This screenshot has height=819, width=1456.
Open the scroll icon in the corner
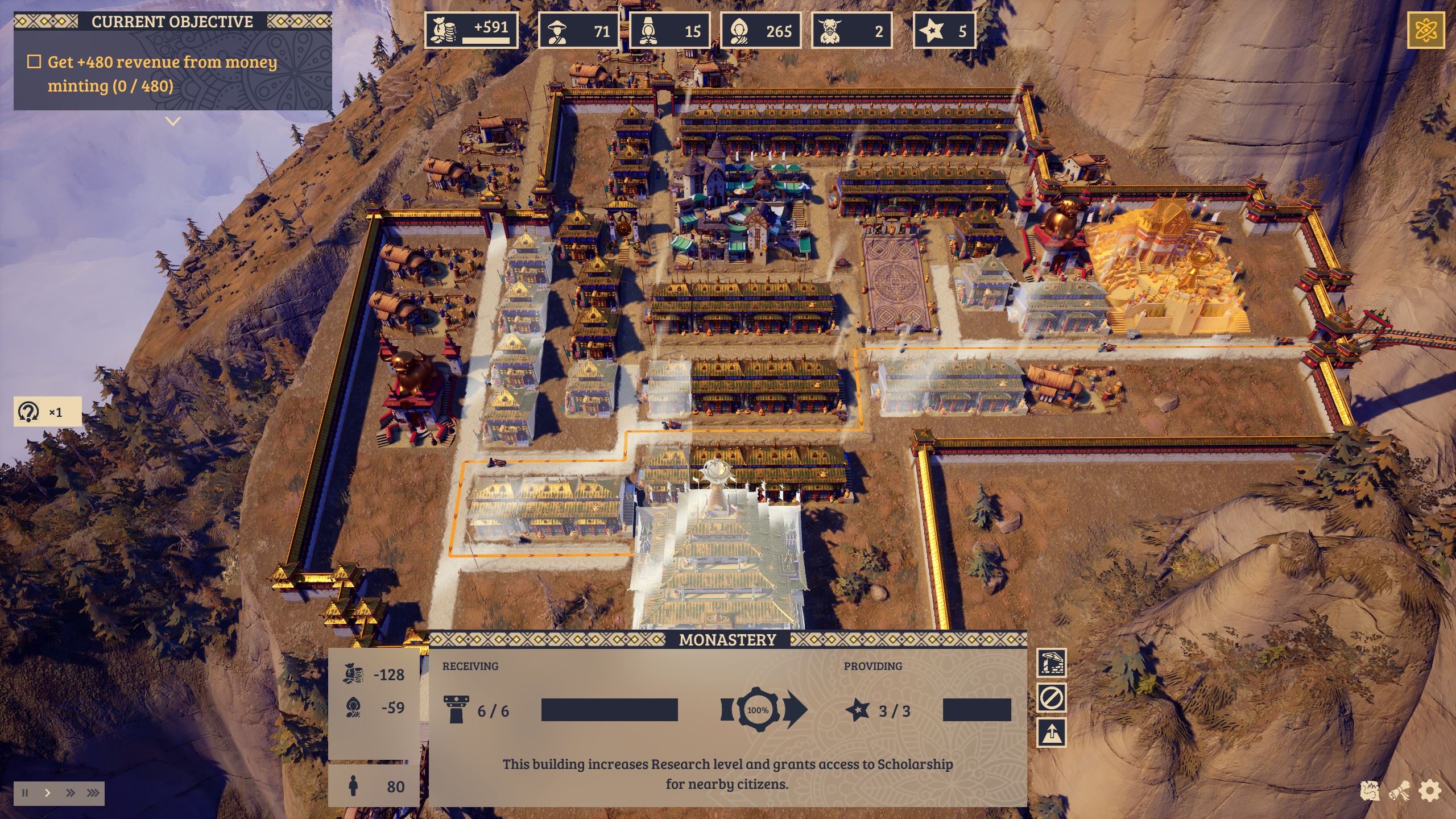coord(1399,791)
